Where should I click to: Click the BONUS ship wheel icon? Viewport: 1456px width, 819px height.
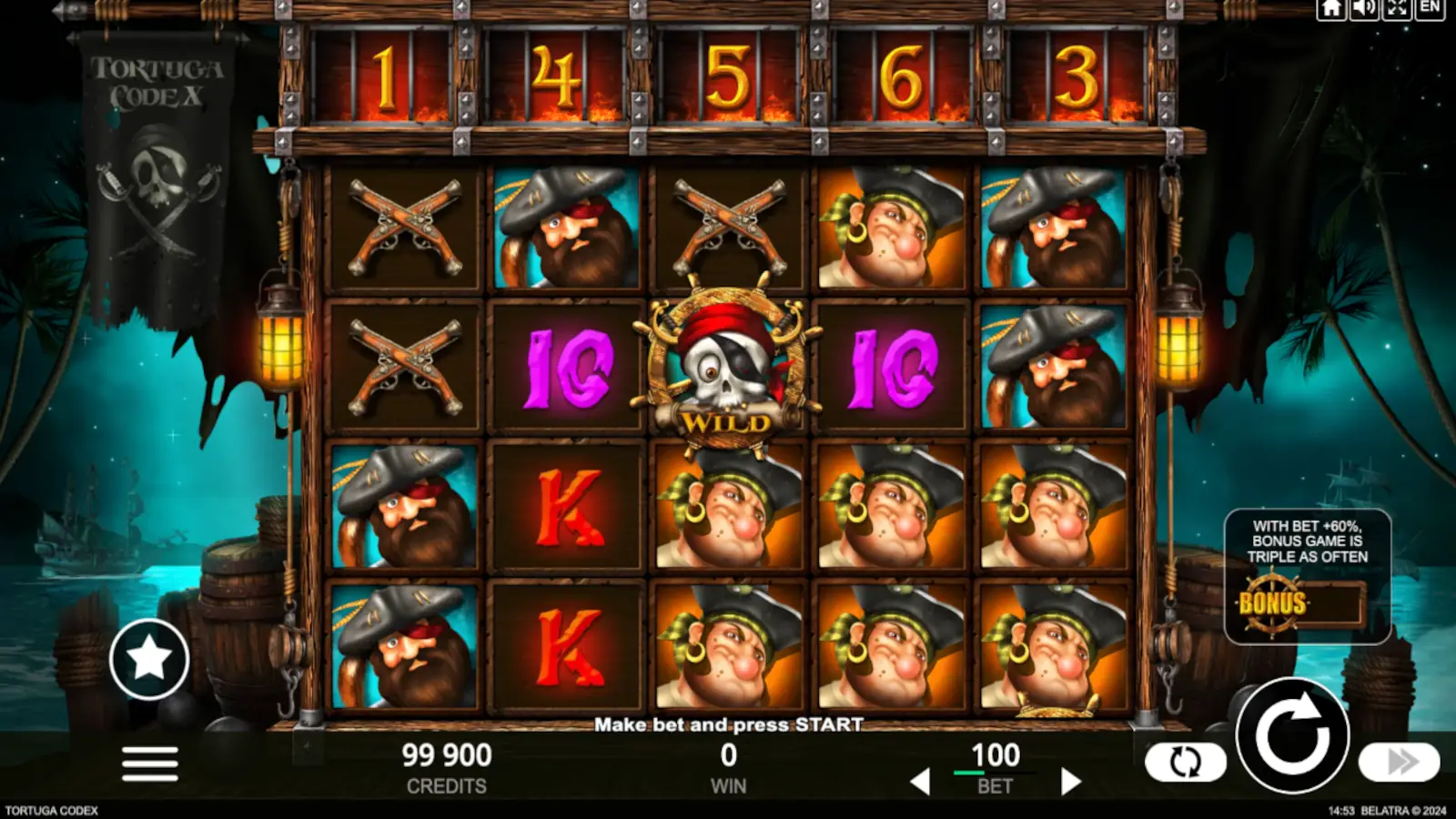pyautogui.click(x=1271, y=603)
